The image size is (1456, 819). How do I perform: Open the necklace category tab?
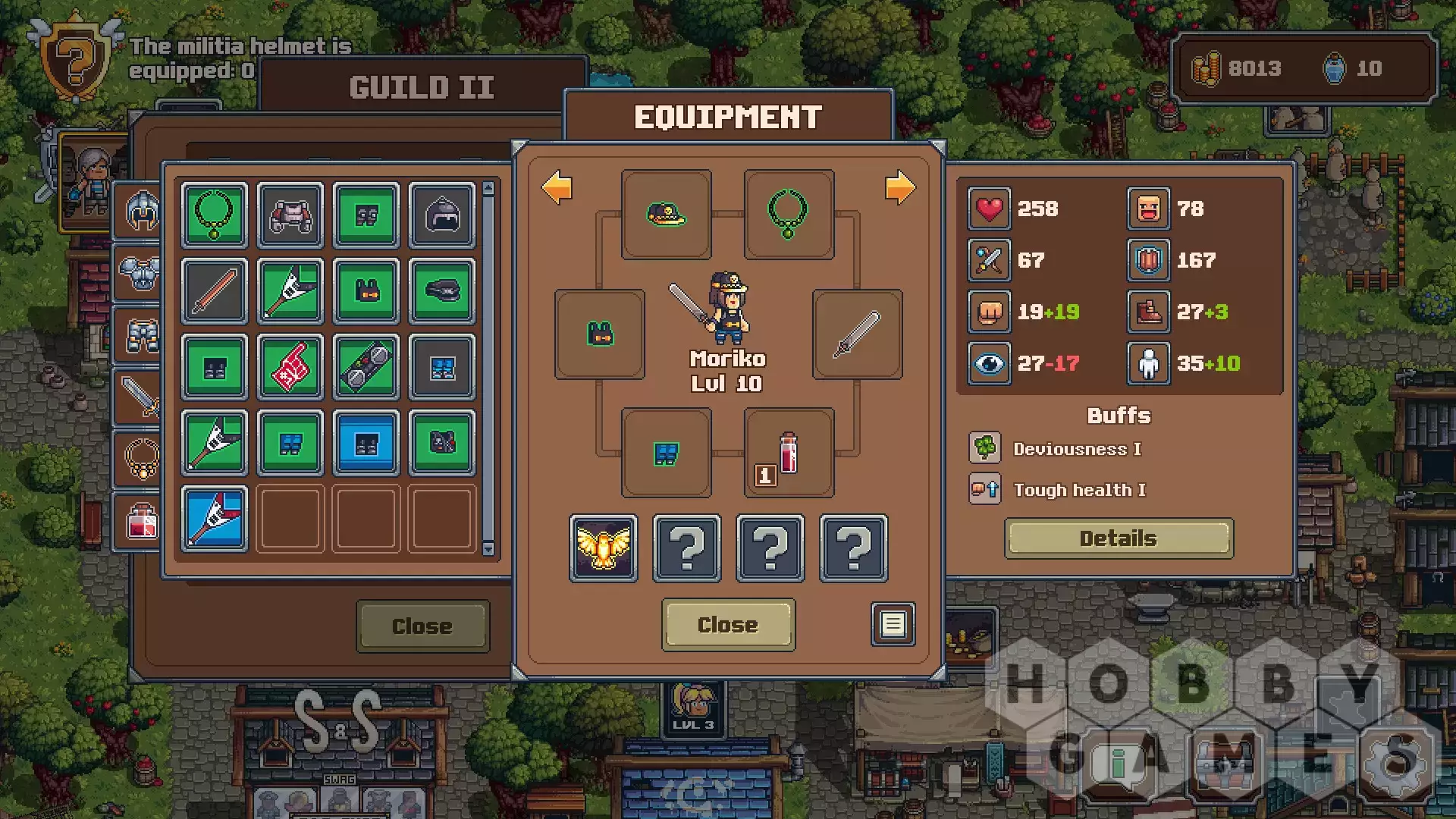click(141, 458)
